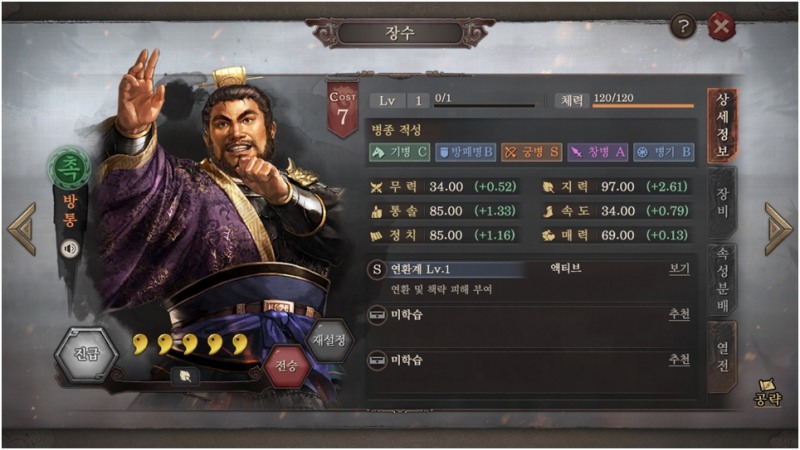This screenshot has width=800, height=450.
Task: Select the 기병 C troop type
Action: 399,152
